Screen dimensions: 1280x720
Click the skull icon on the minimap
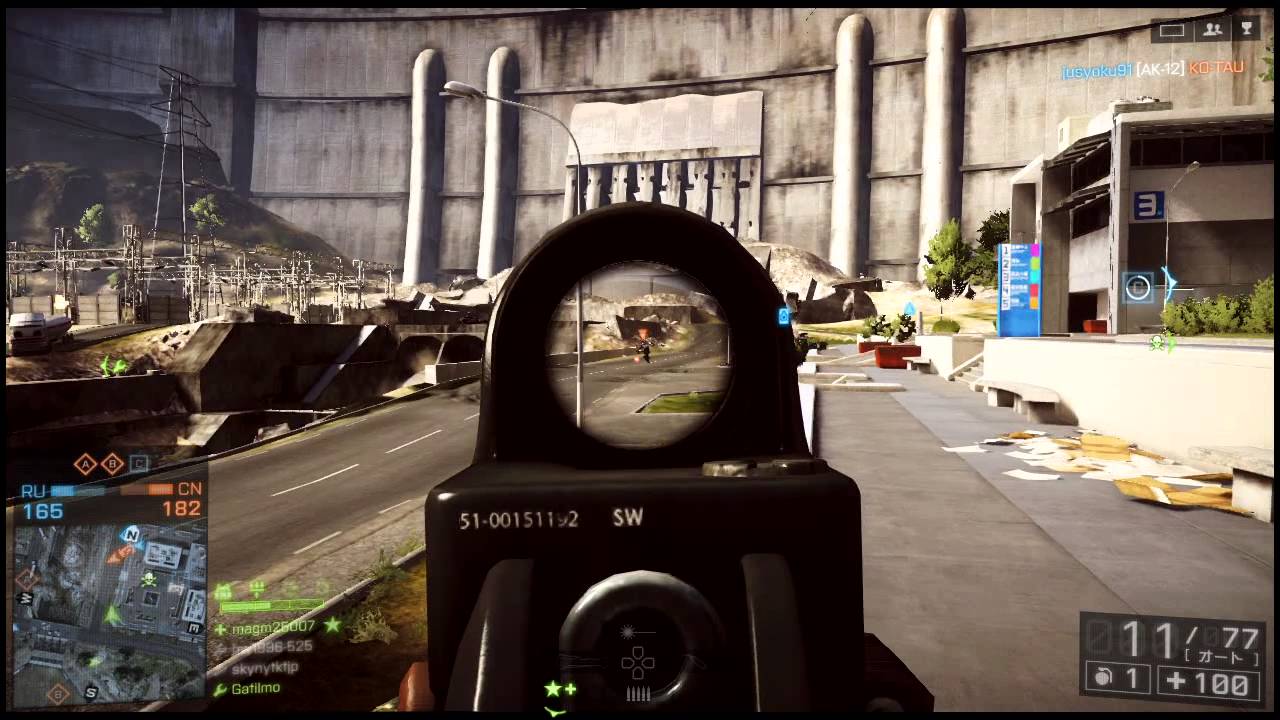pyautogui.click(x=149, y=578)
